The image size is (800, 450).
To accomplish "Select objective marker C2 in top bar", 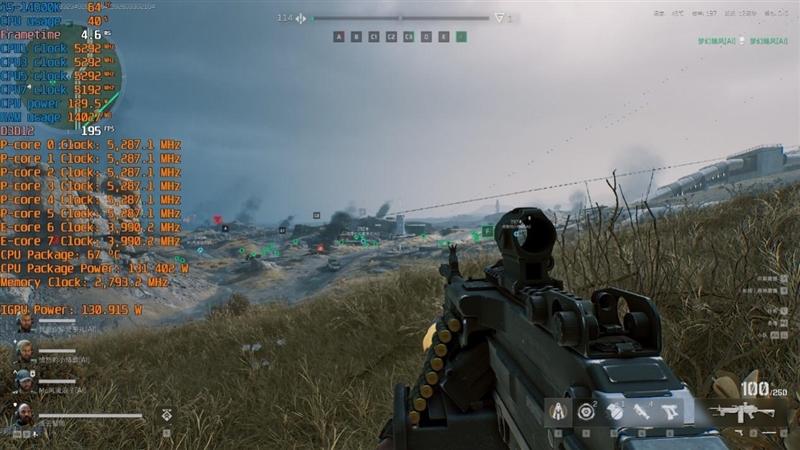I will pyautogui.click(x=391, y=37).
